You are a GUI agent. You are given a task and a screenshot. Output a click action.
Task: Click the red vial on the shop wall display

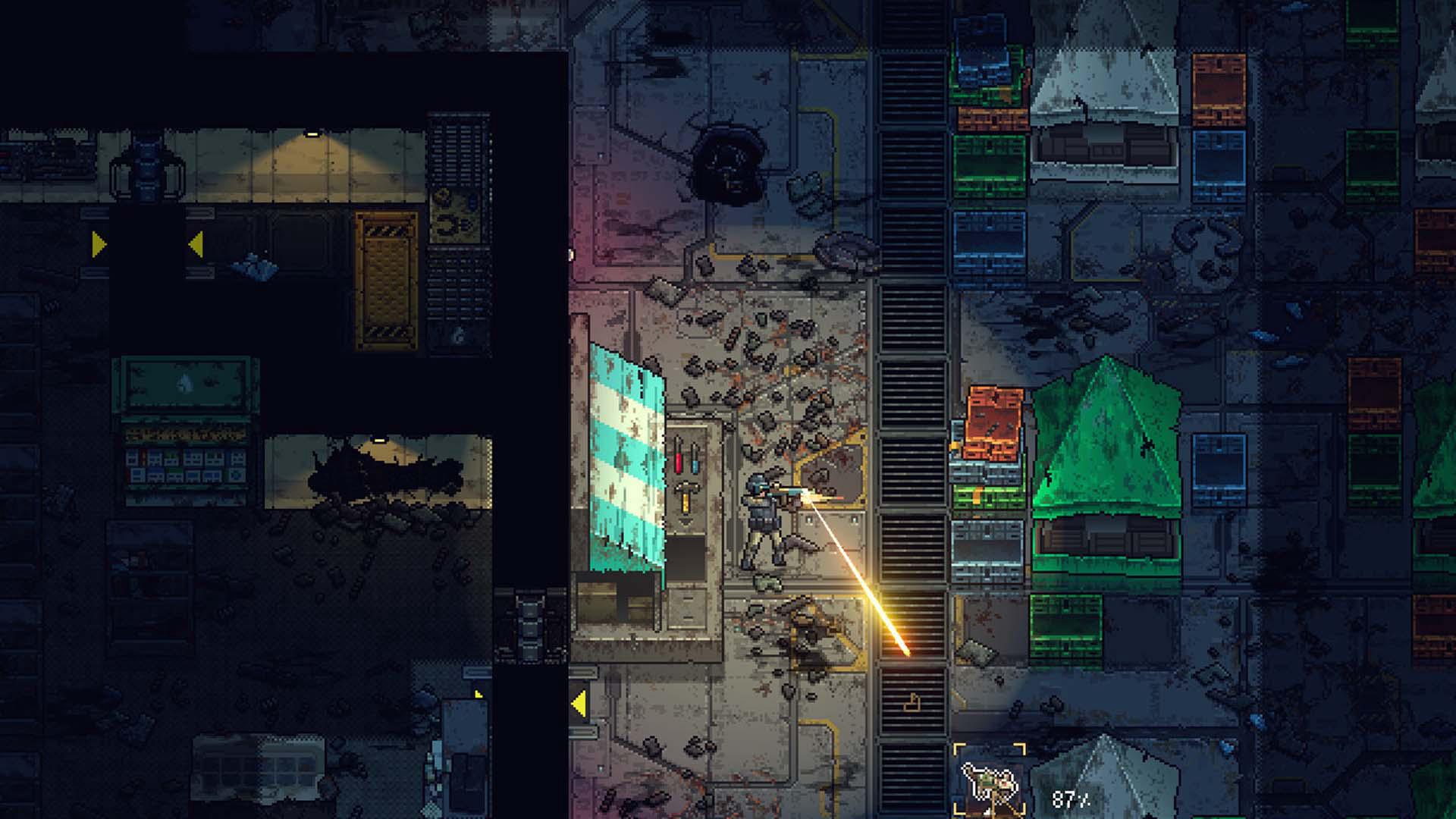click(x=679, y=463)
